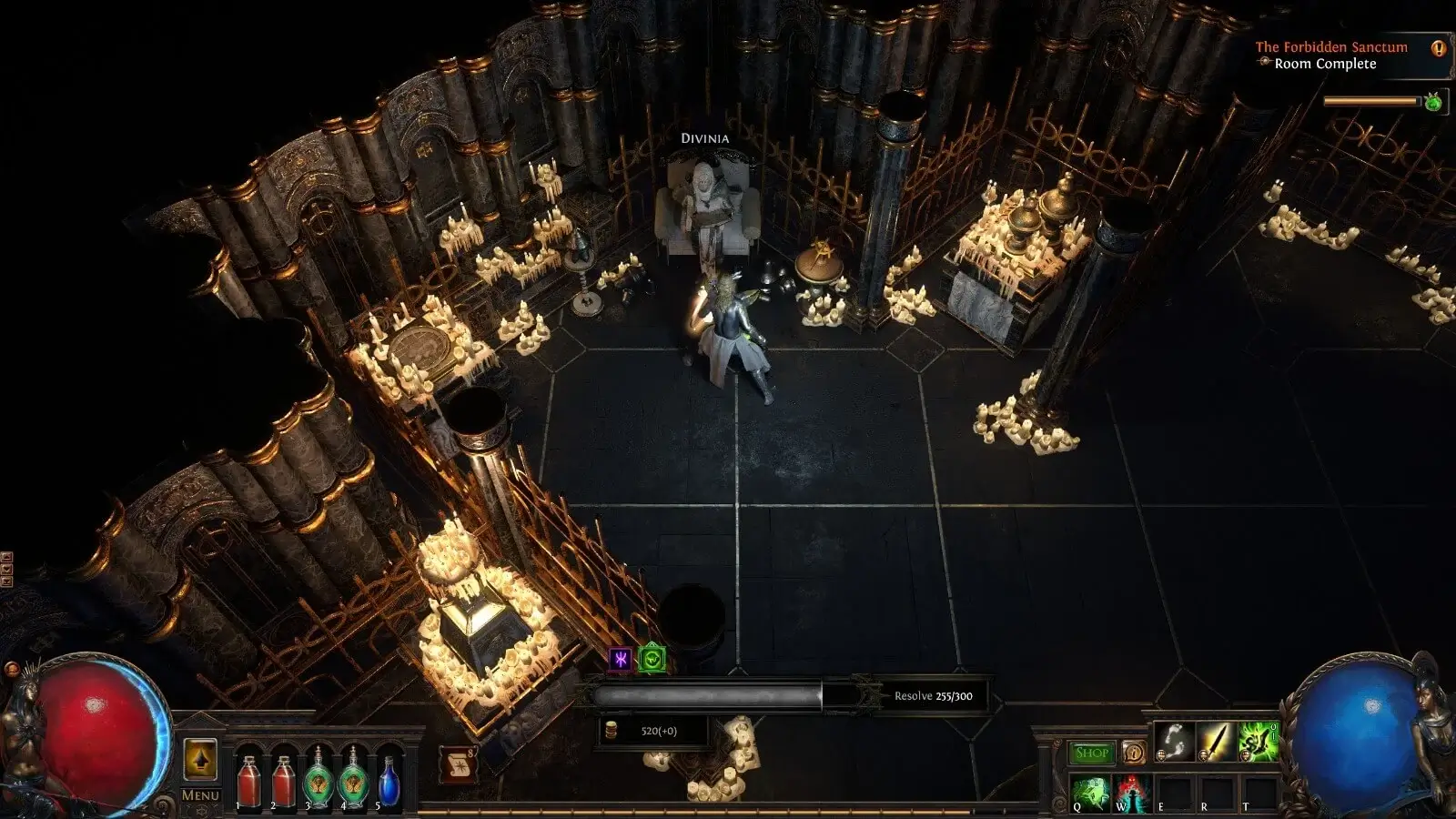Click the green orb beside the gold bar

click(1433, 102)
